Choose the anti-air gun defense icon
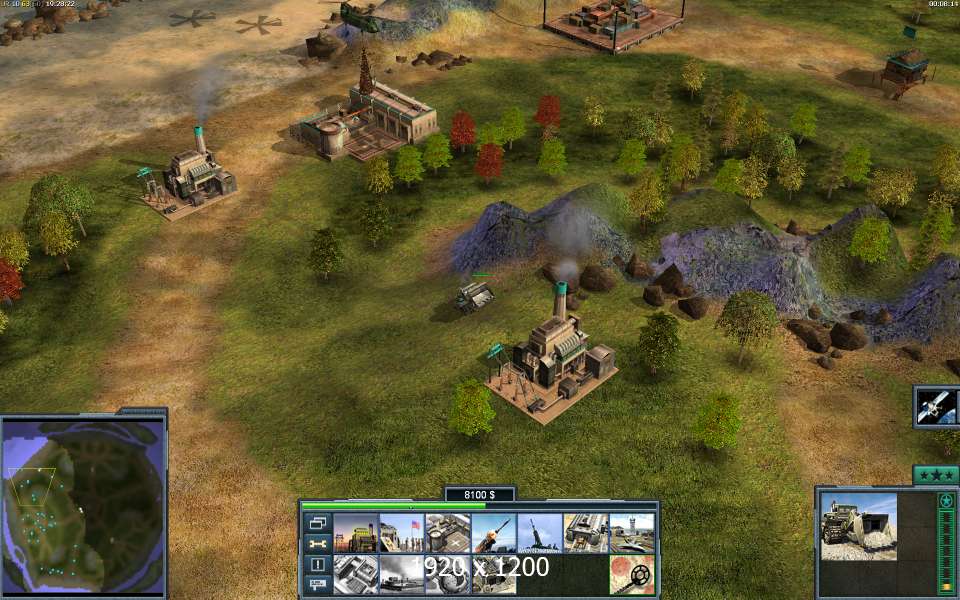This screenshot has width=960, height=600. [539, 533]
